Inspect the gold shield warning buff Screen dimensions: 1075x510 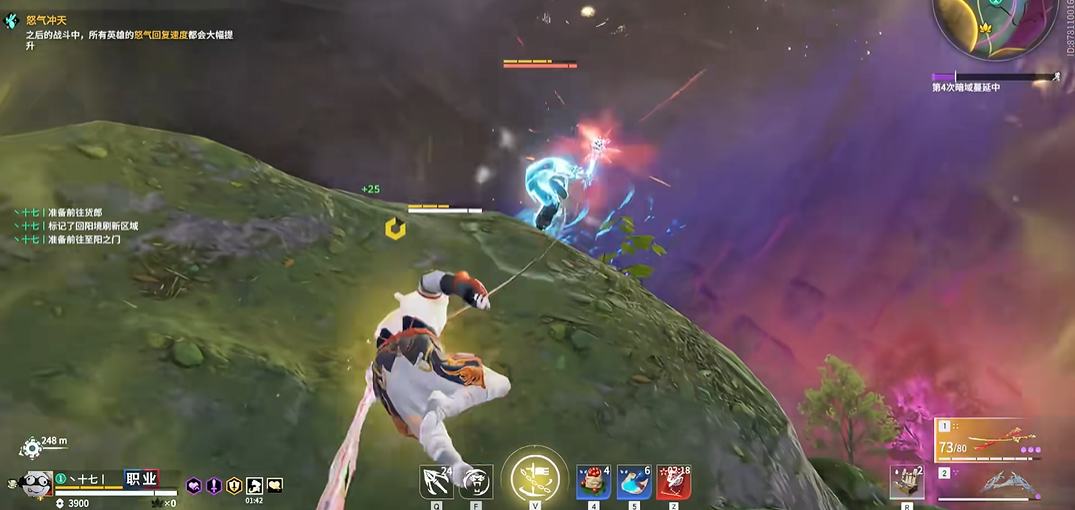234,486
